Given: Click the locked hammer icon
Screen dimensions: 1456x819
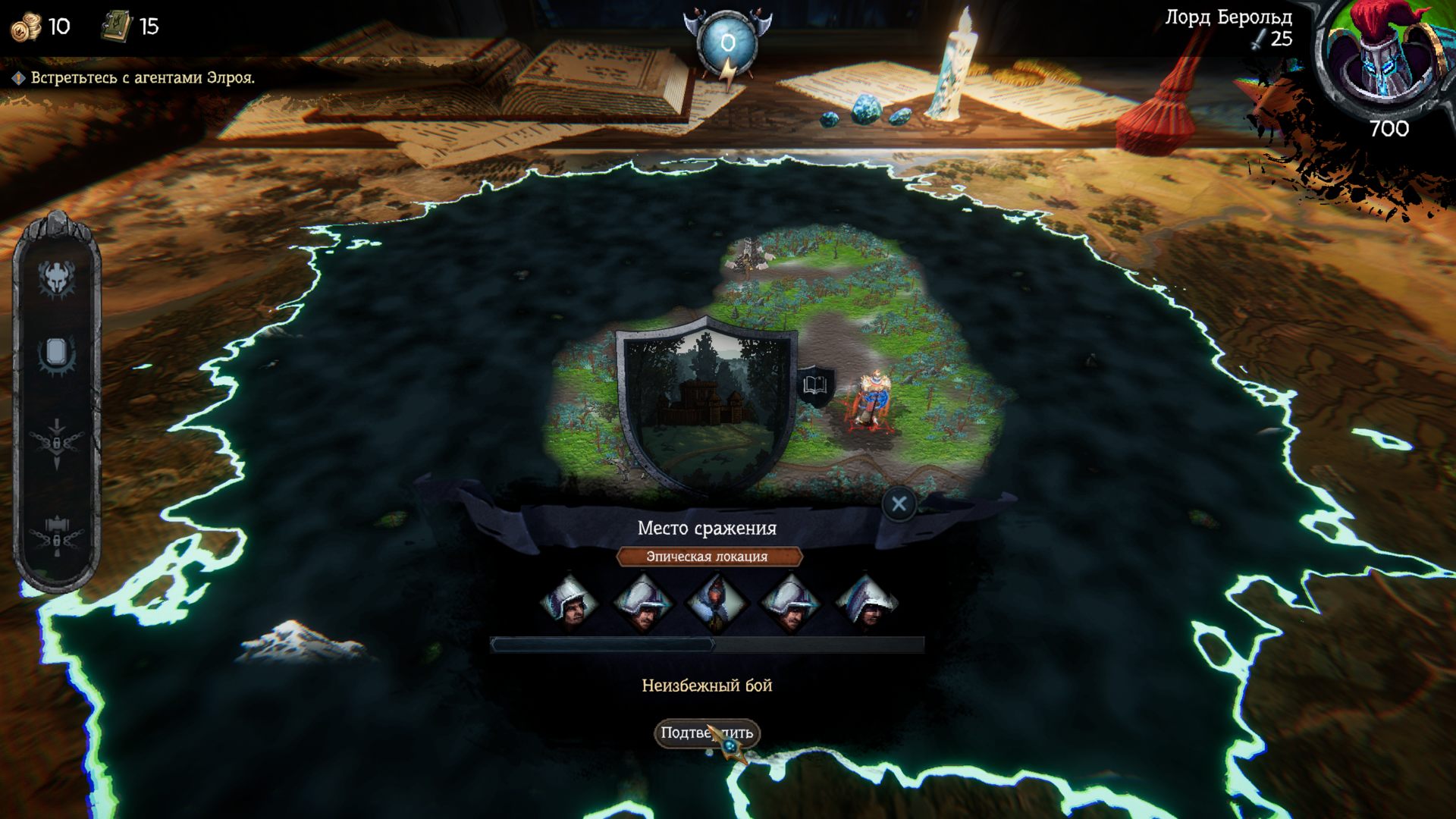Looking at the screenshot, I should pyautogui.click(x=56, y=536).
